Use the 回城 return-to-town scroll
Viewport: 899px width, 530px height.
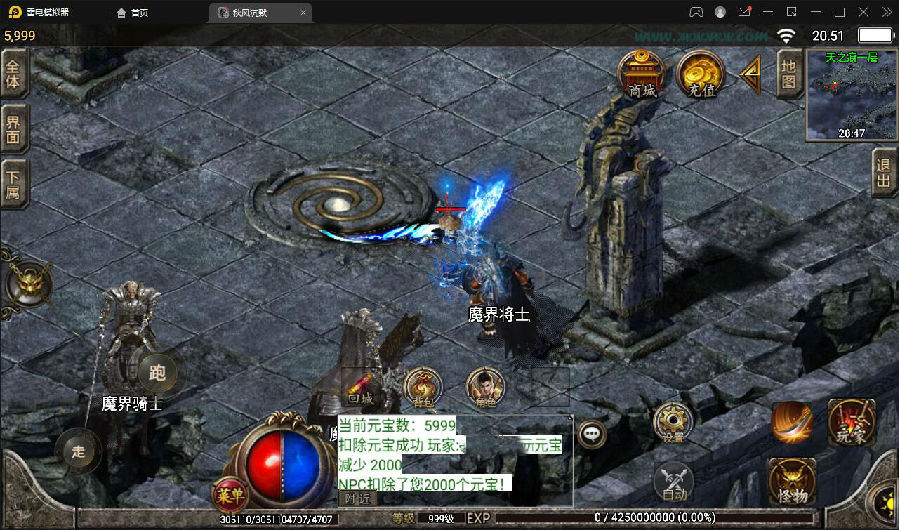click(360, 387)
